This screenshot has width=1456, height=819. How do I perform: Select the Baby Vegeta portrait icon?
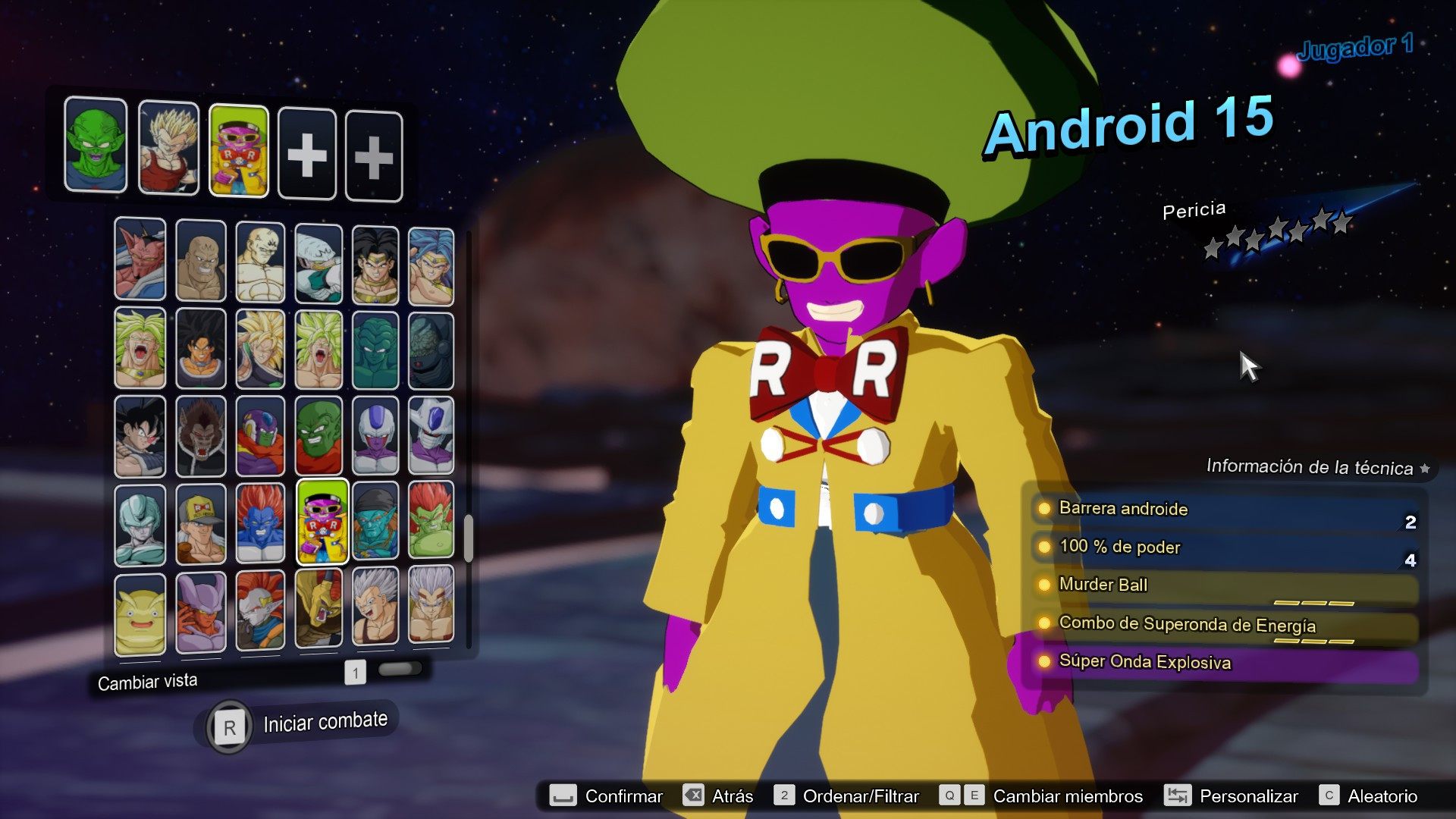[375, 610]
